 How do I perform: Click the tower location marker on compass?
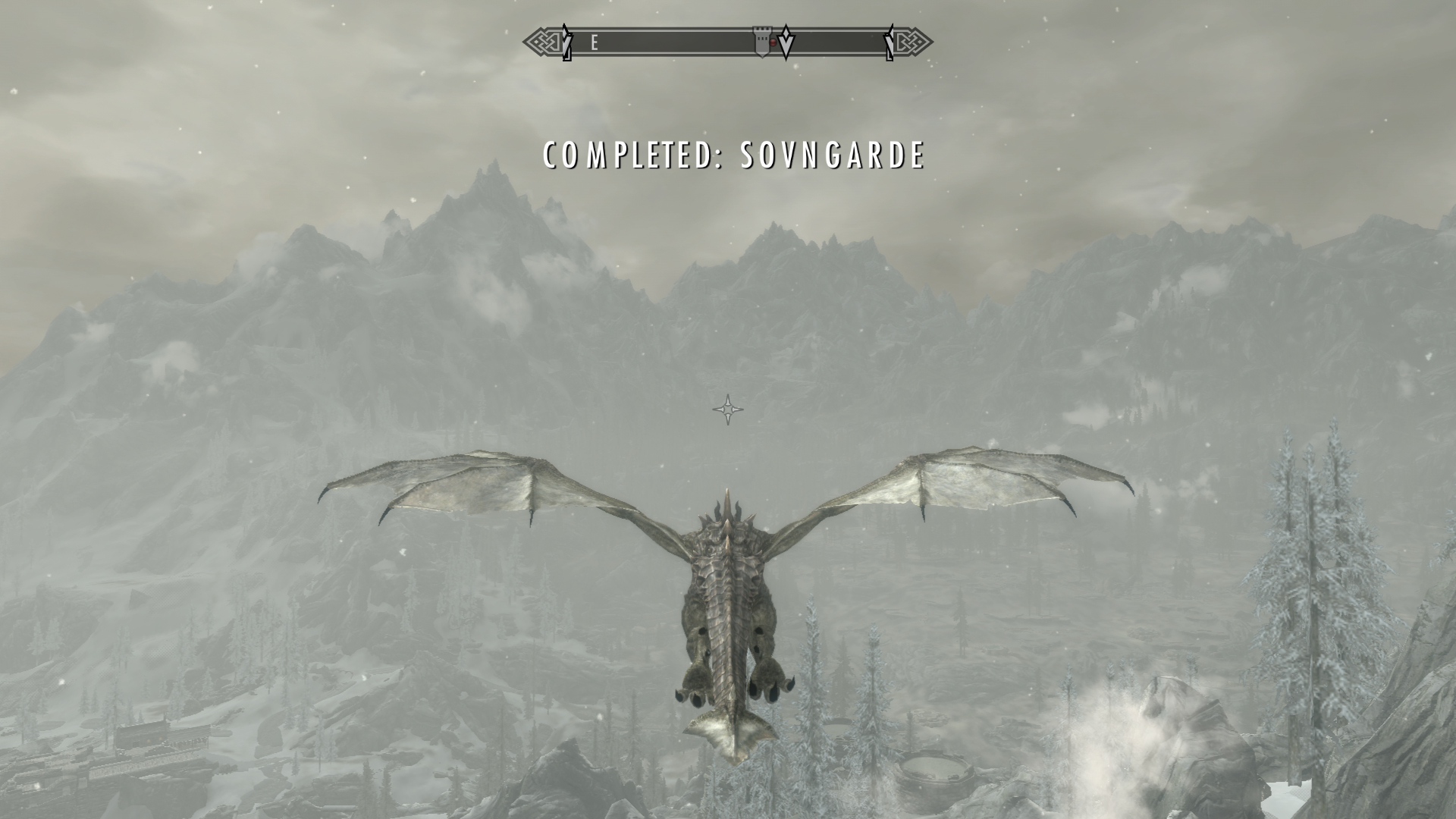point(761,42)
